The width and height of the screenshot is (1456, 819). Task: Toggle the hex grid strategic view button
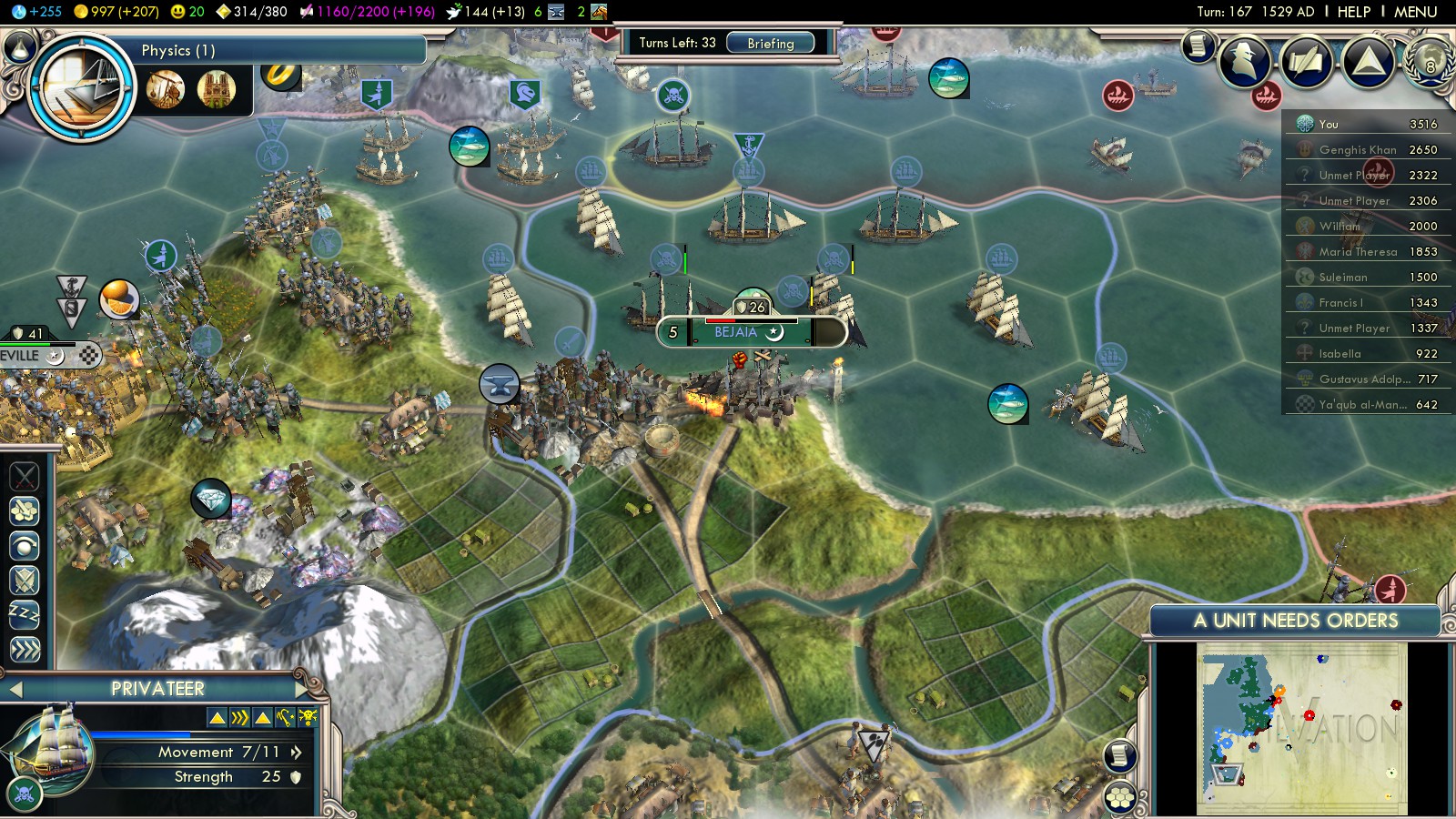click(x=1120, y=798)
